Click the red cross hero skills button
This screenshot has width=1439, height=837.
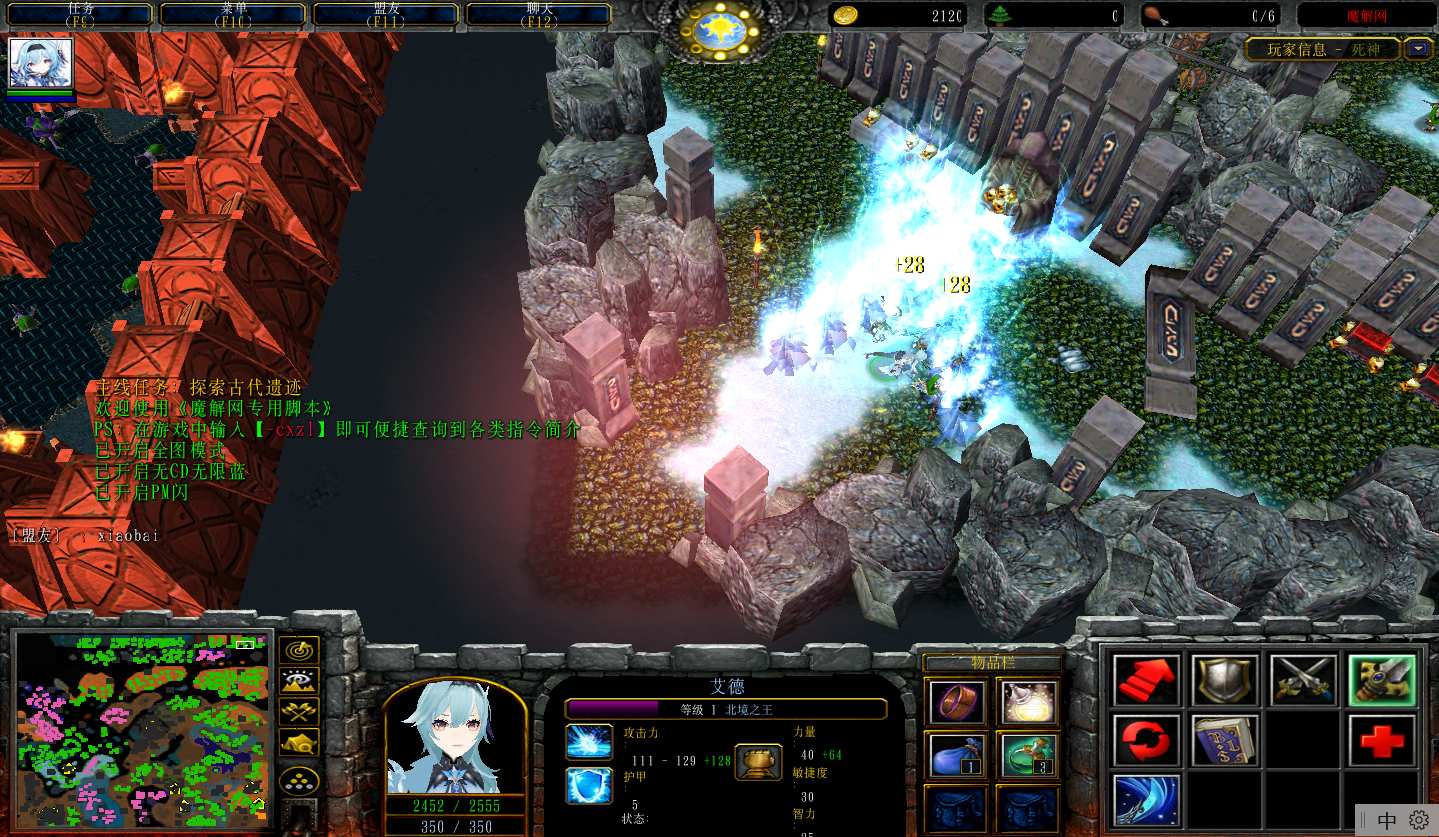(1382, 740)
